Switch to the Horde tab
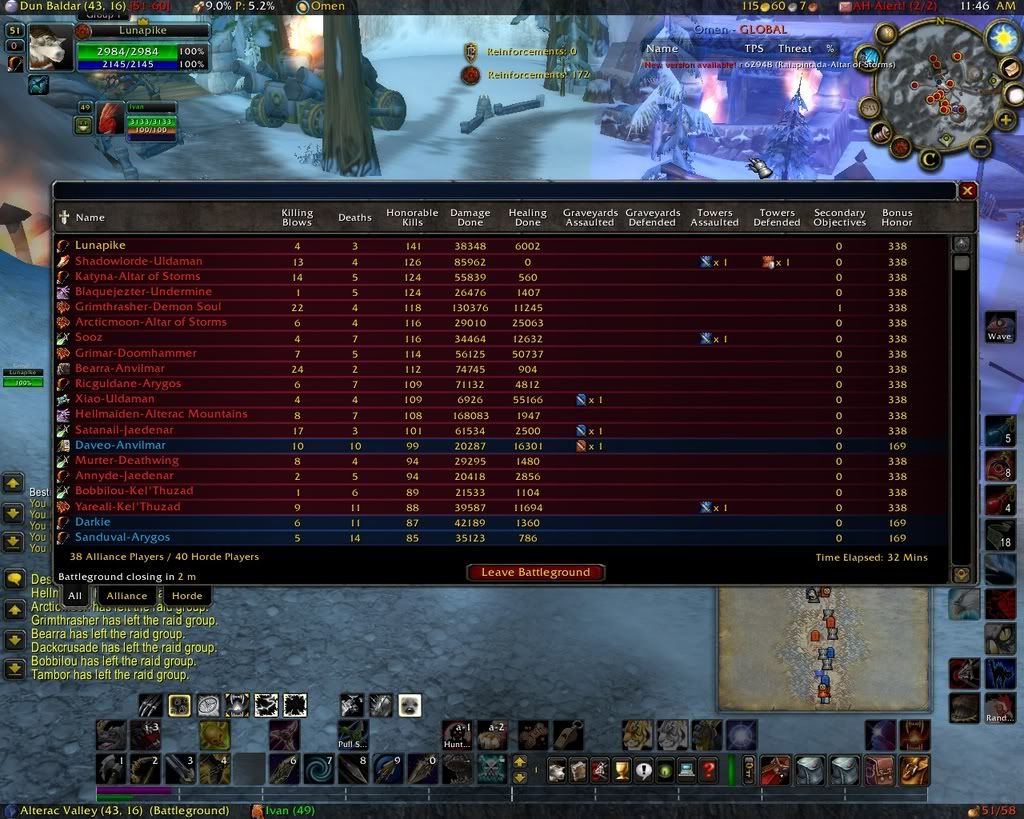Image resolution: width=1024 pixels, height=819 pixels. 187,596
